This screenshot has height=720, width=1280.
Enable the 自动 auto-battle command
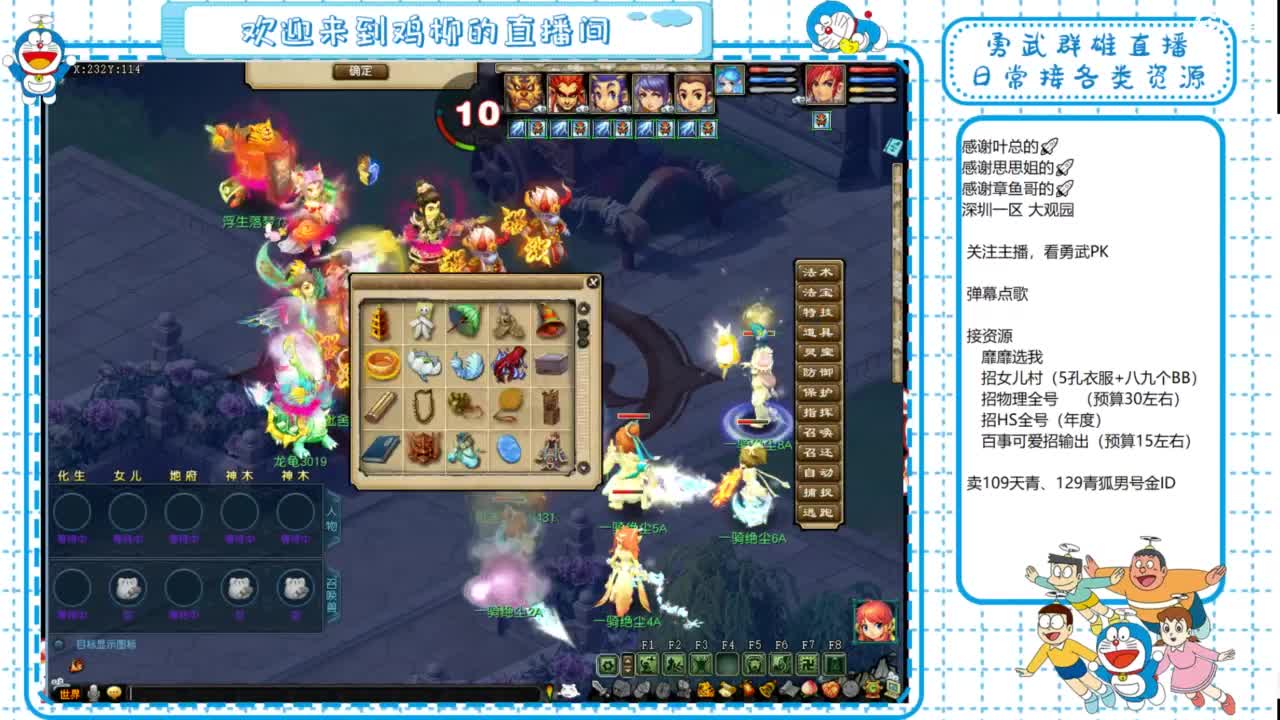[x=818, y=471]
